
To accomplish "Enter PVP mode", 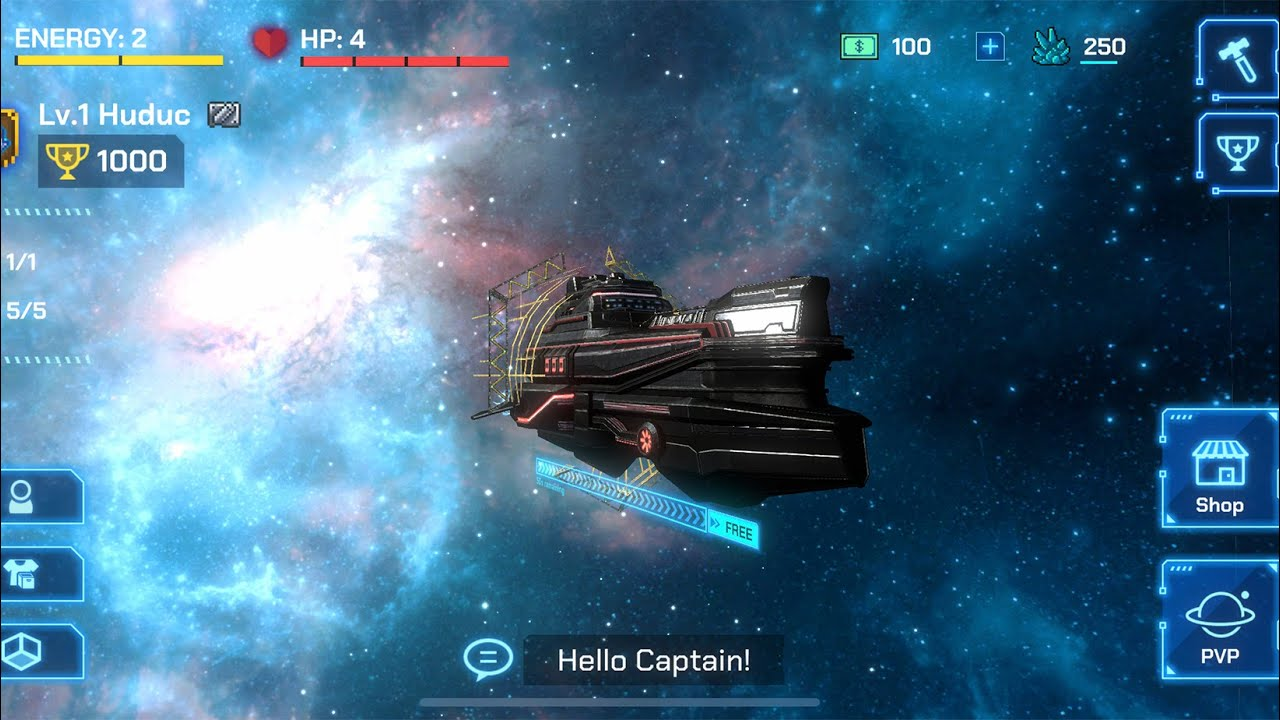I will 1219,622.
